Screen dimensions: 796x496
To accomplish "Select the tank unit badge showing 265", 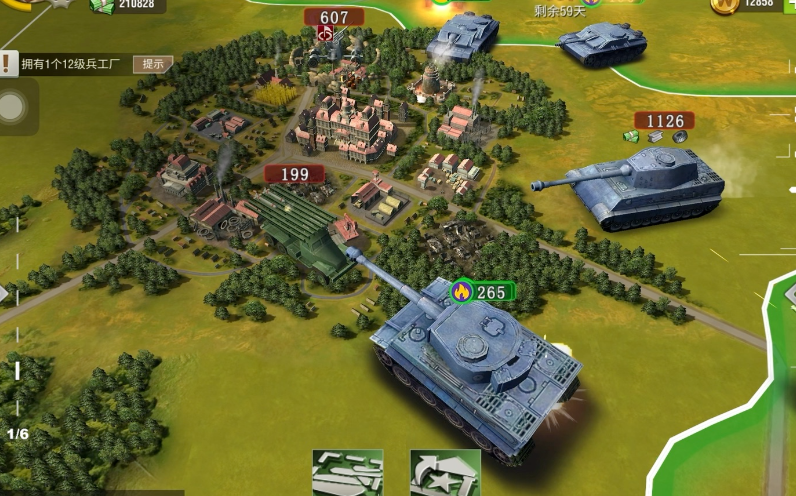I will [482, 292].
